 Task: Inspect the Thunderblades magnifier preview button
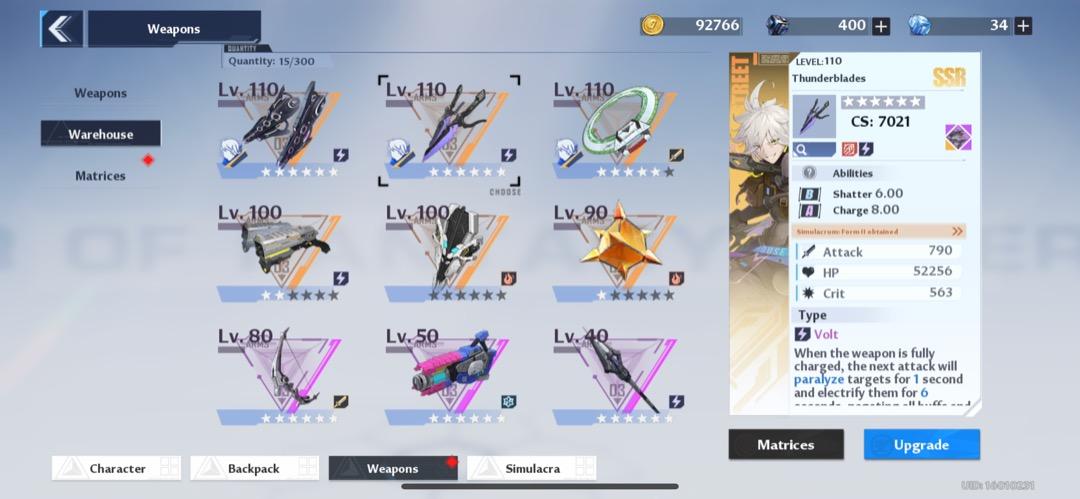(813, 149)
